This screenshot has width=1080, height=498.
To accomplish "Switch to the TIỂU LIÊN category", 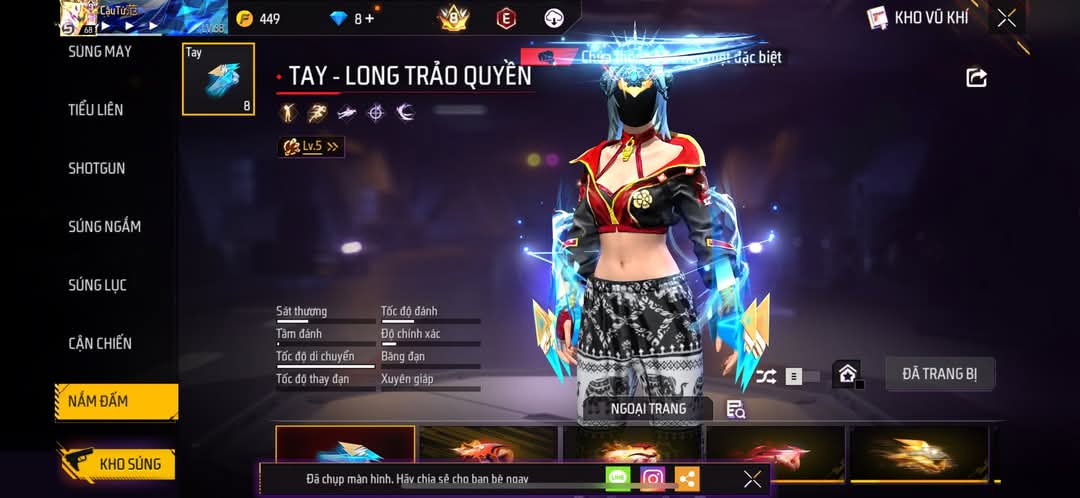I will (x=96, y=110).
